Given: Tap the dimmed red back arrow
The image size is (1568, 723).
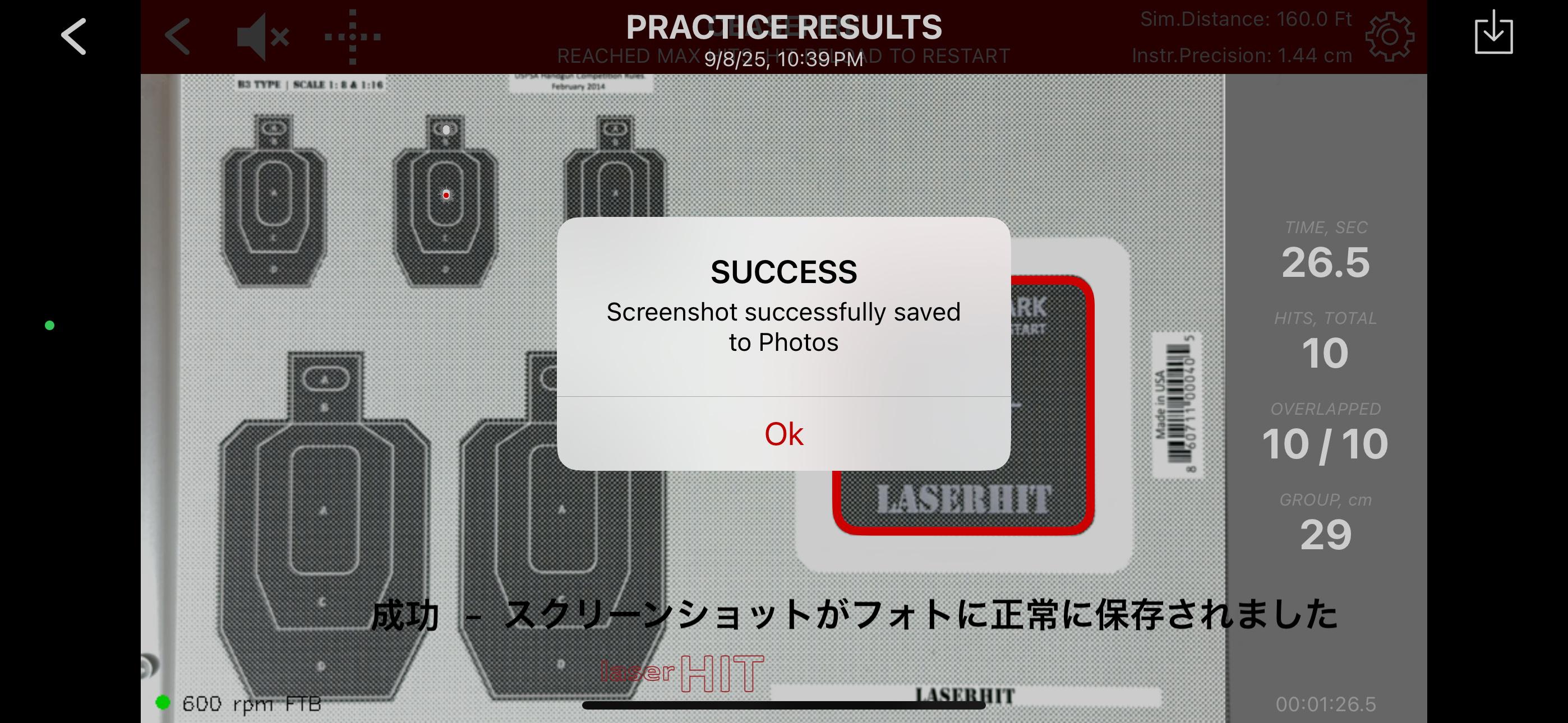Looking at the screenshot, I should point(178,36).
